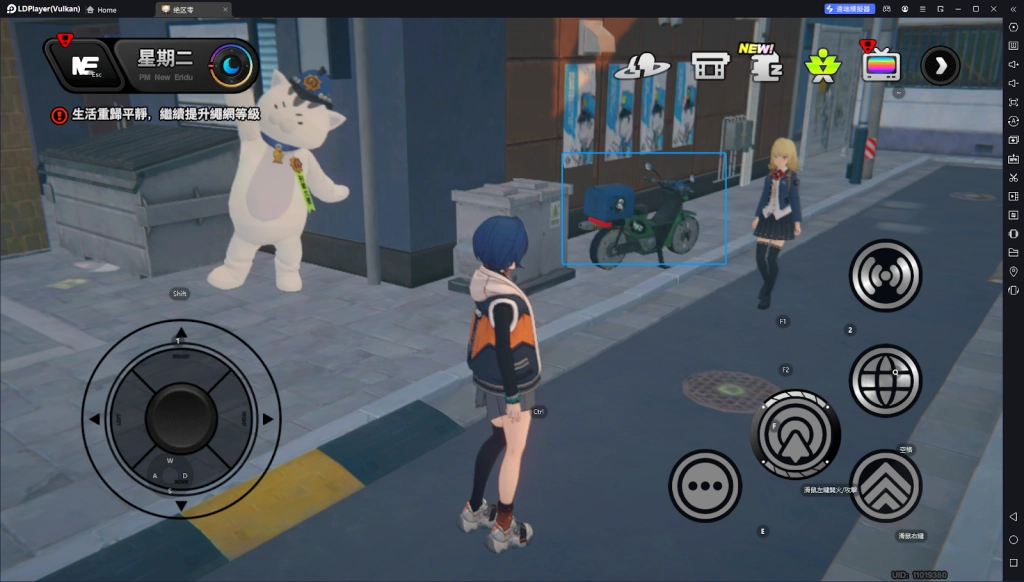Tap the three-dots round button
Image resolution: width=1024 pixels, height=582 pixels.
tap(705, 486)
